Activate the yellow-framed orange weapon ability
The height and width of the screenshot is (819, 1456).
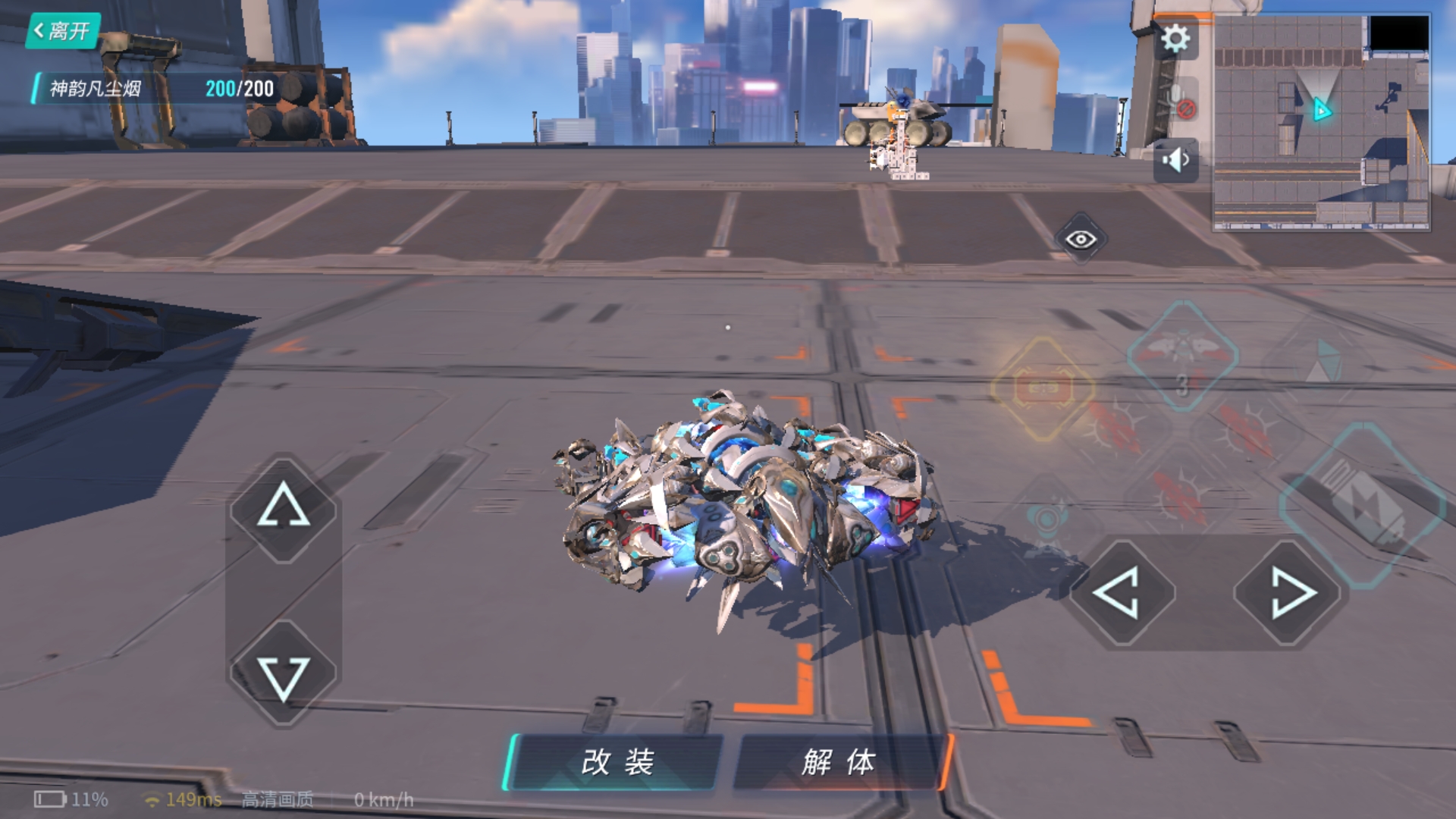(x=1043, y=389)
